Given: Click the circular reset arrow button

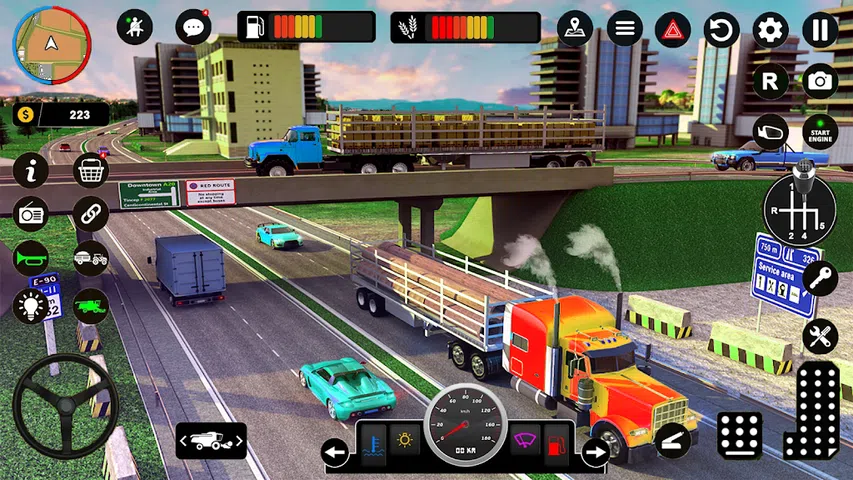Looking at the screenshot, I should [x=721, y=29].
